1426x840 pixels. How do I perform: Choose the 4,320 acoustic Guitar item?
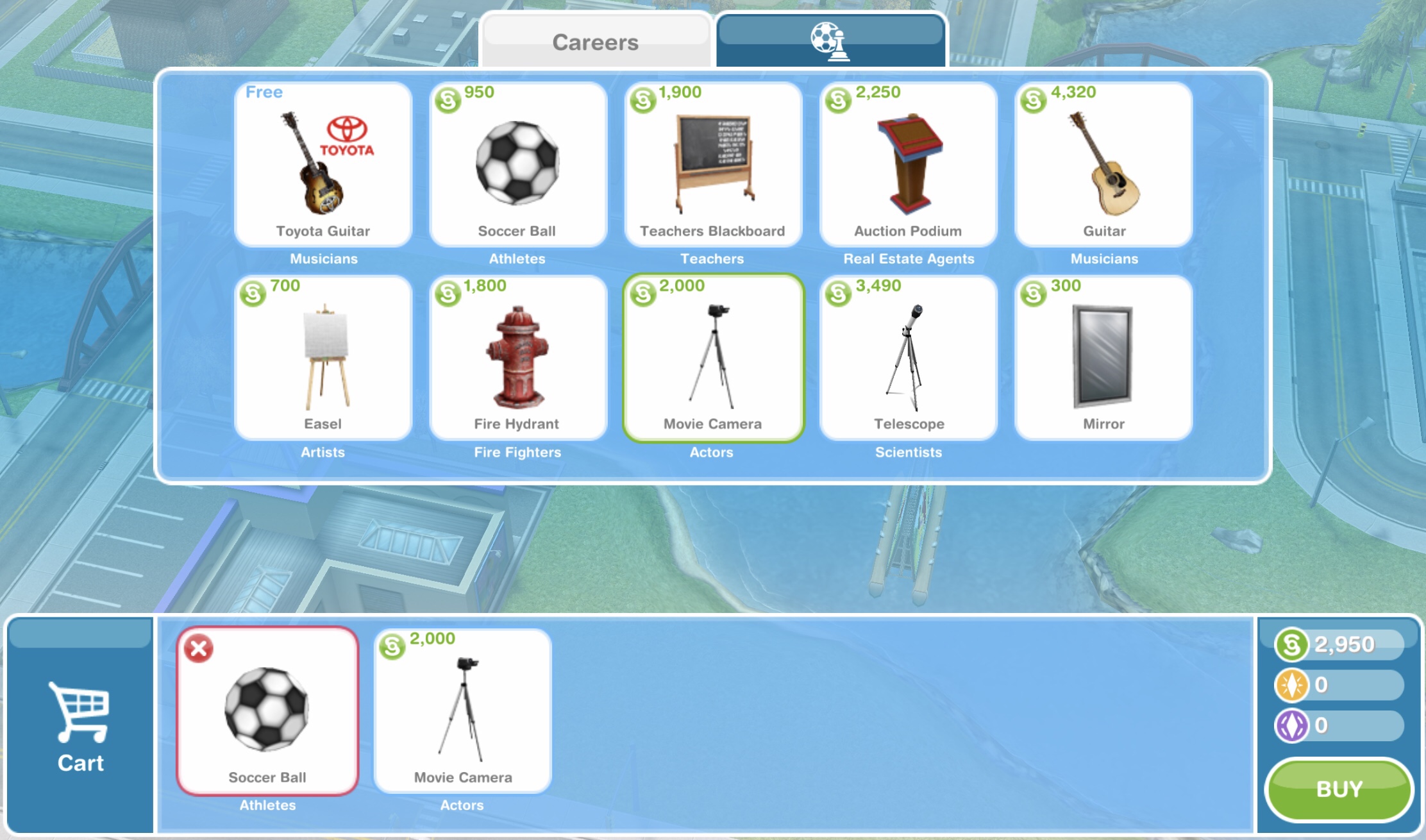[1103, 165]
